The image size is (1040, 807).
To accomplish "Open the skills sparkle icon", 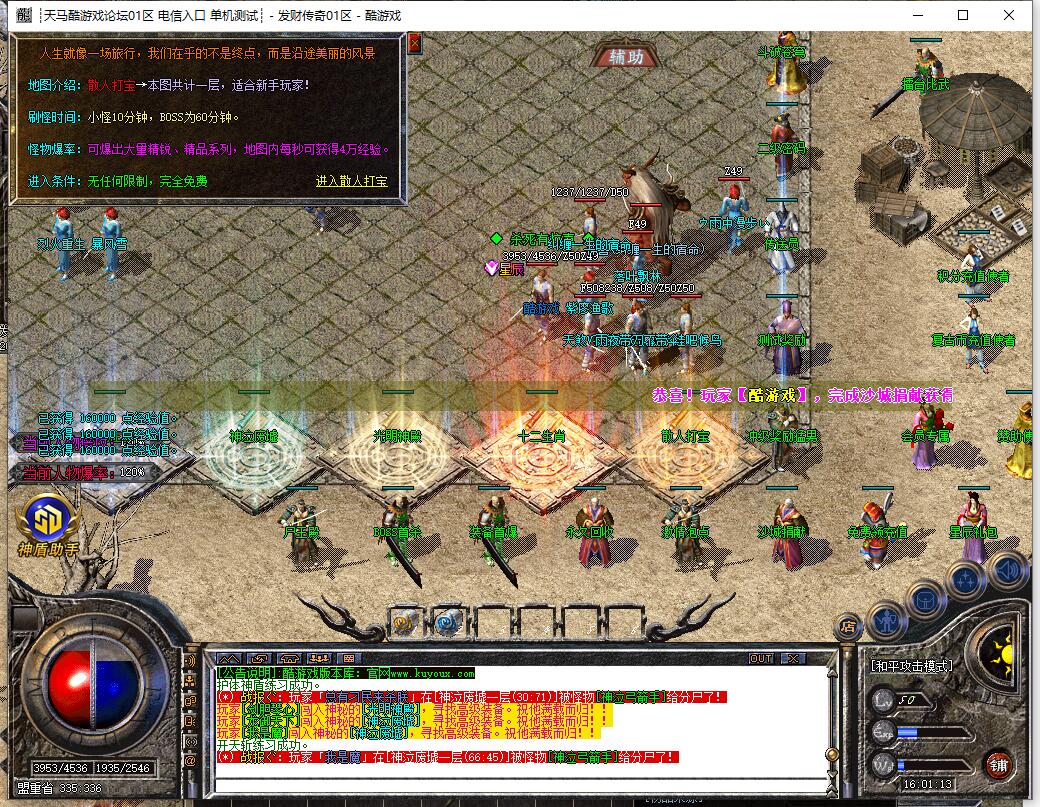I will (x=967, y=579).
